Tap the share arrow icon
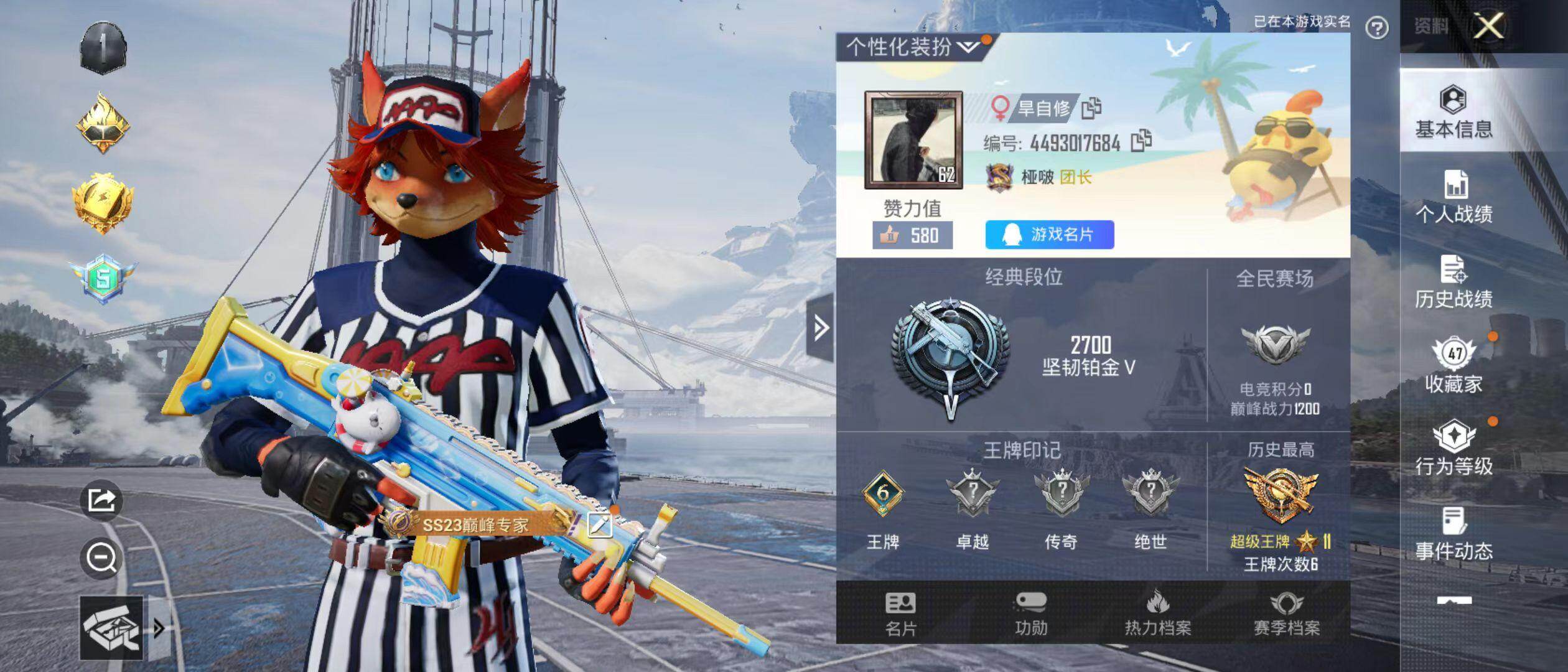Screen dimensions: 1568x672 click(x=101, y=500)
